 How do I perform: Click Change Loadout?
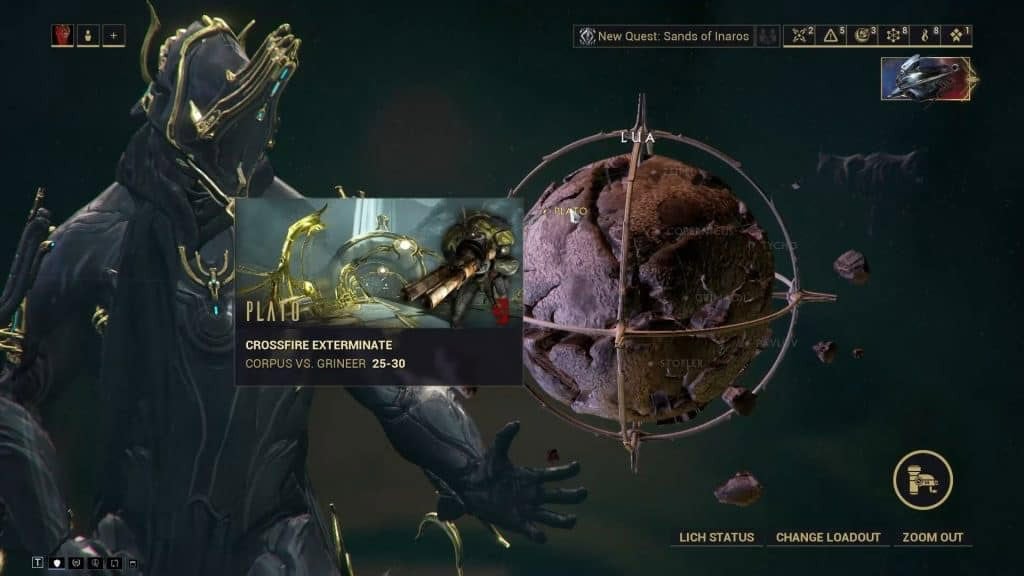pos(828,538)
